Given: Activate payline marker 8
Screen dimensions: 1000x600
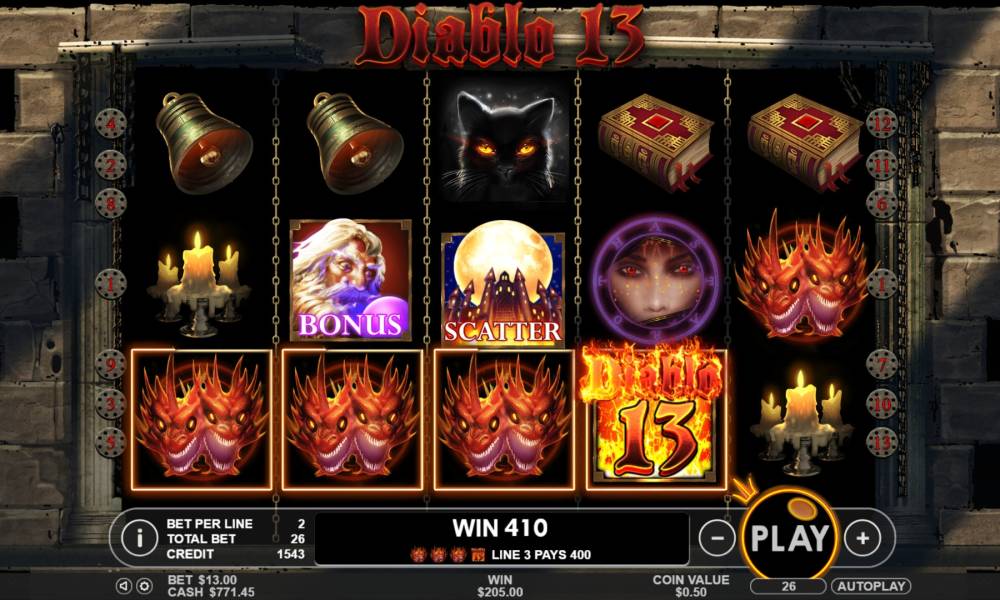Looking at the screenshot, I should pos(110,203).
